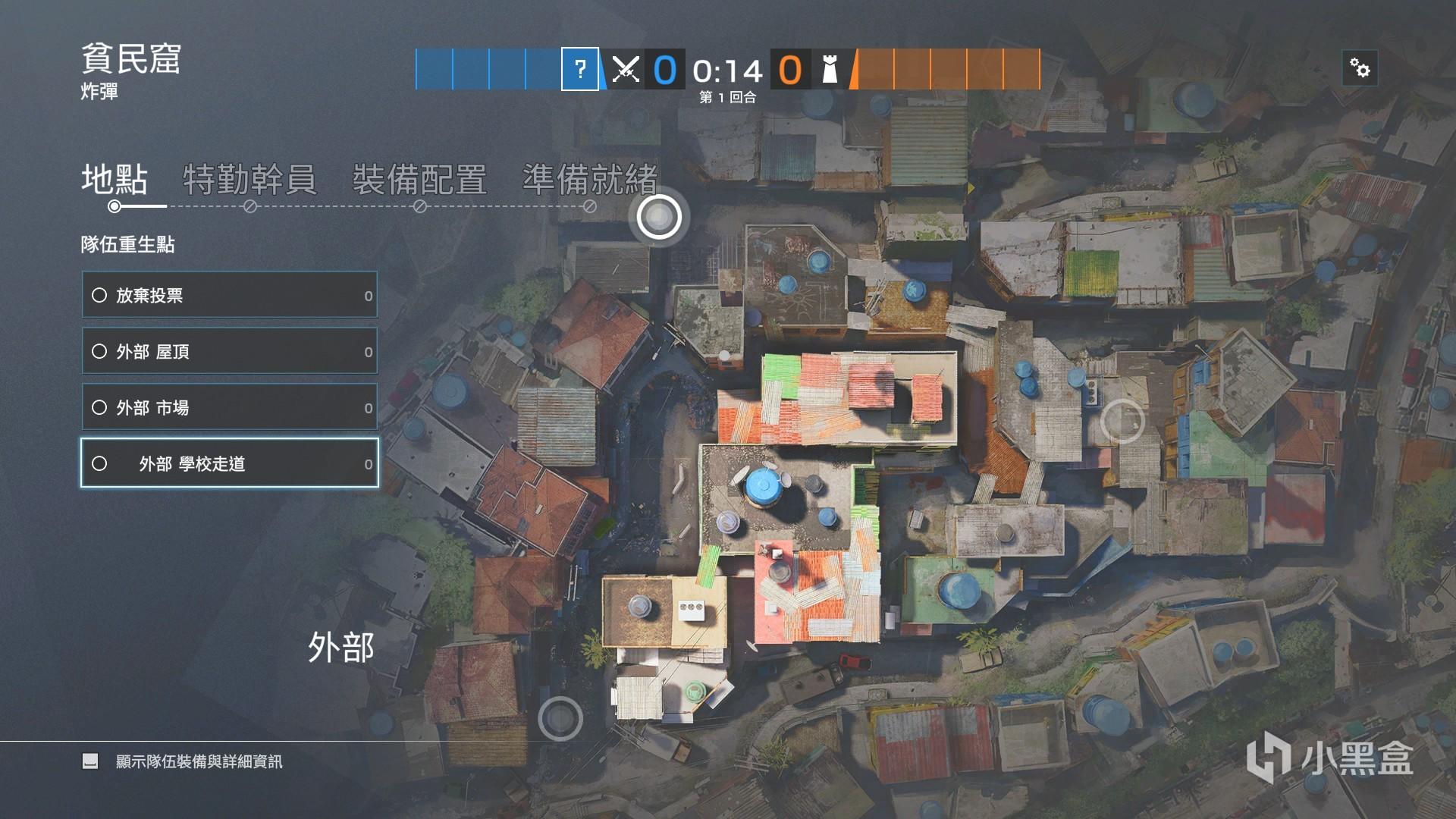
Task: Switch to the 特勤幹員 tab
Action: pyautogui.click(x=249, y=180)
